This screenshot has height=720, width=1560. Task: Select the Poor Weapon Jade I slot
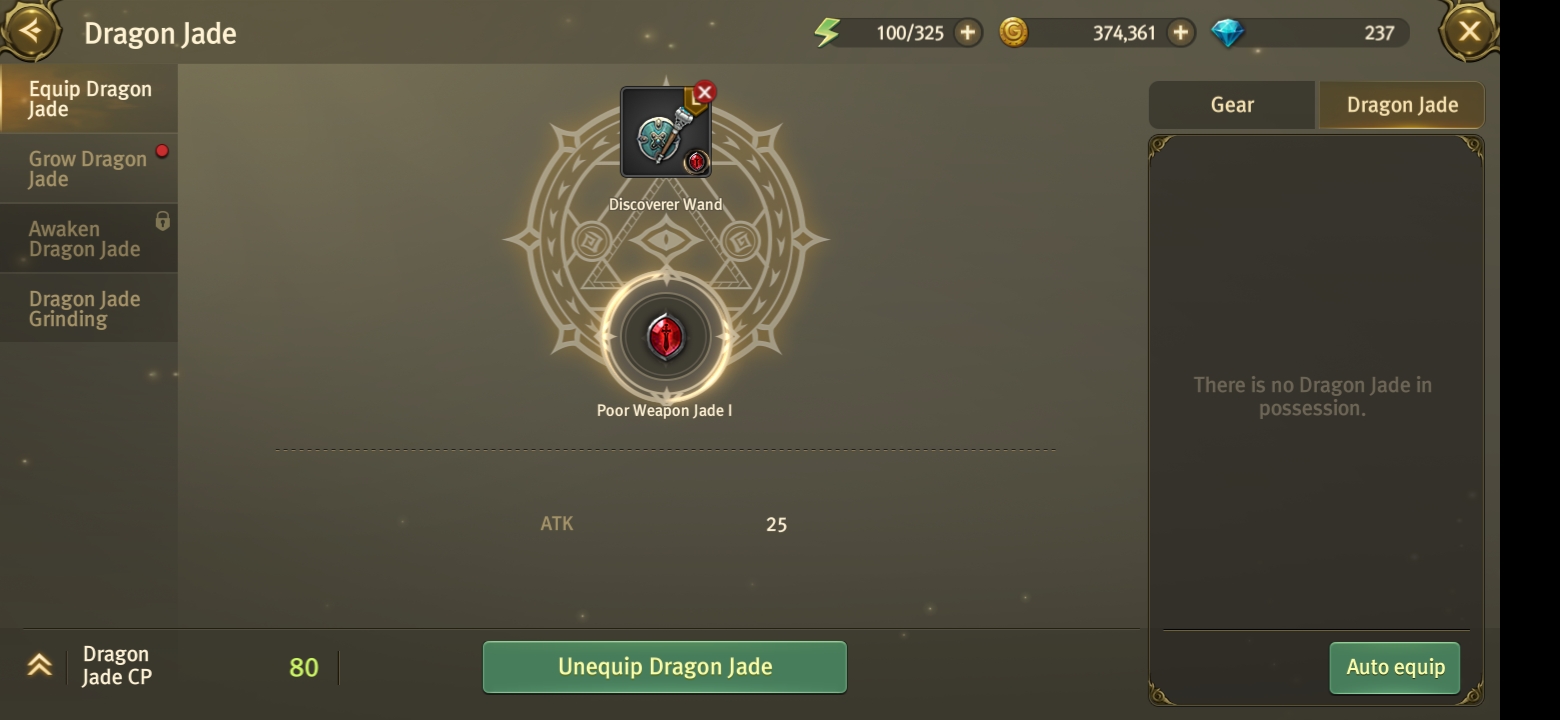665,337
